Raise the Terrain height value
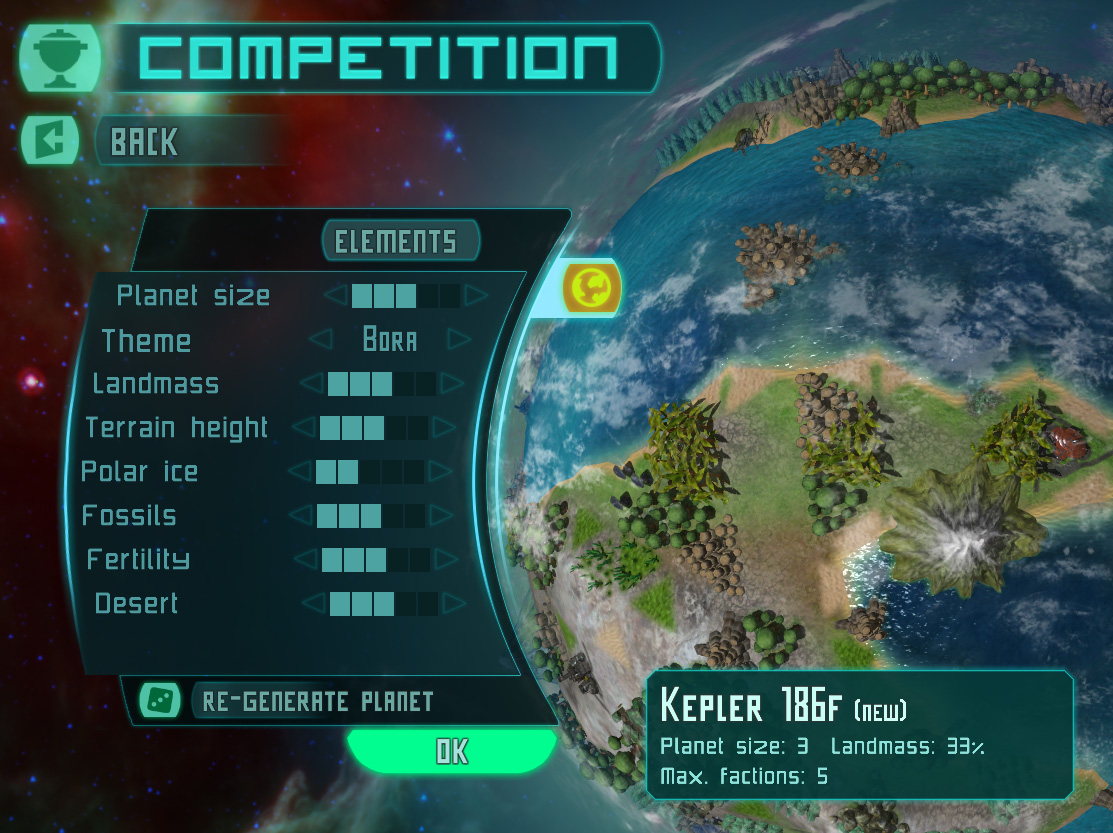This screenshot has width=1113, height=833. (444, 428)
